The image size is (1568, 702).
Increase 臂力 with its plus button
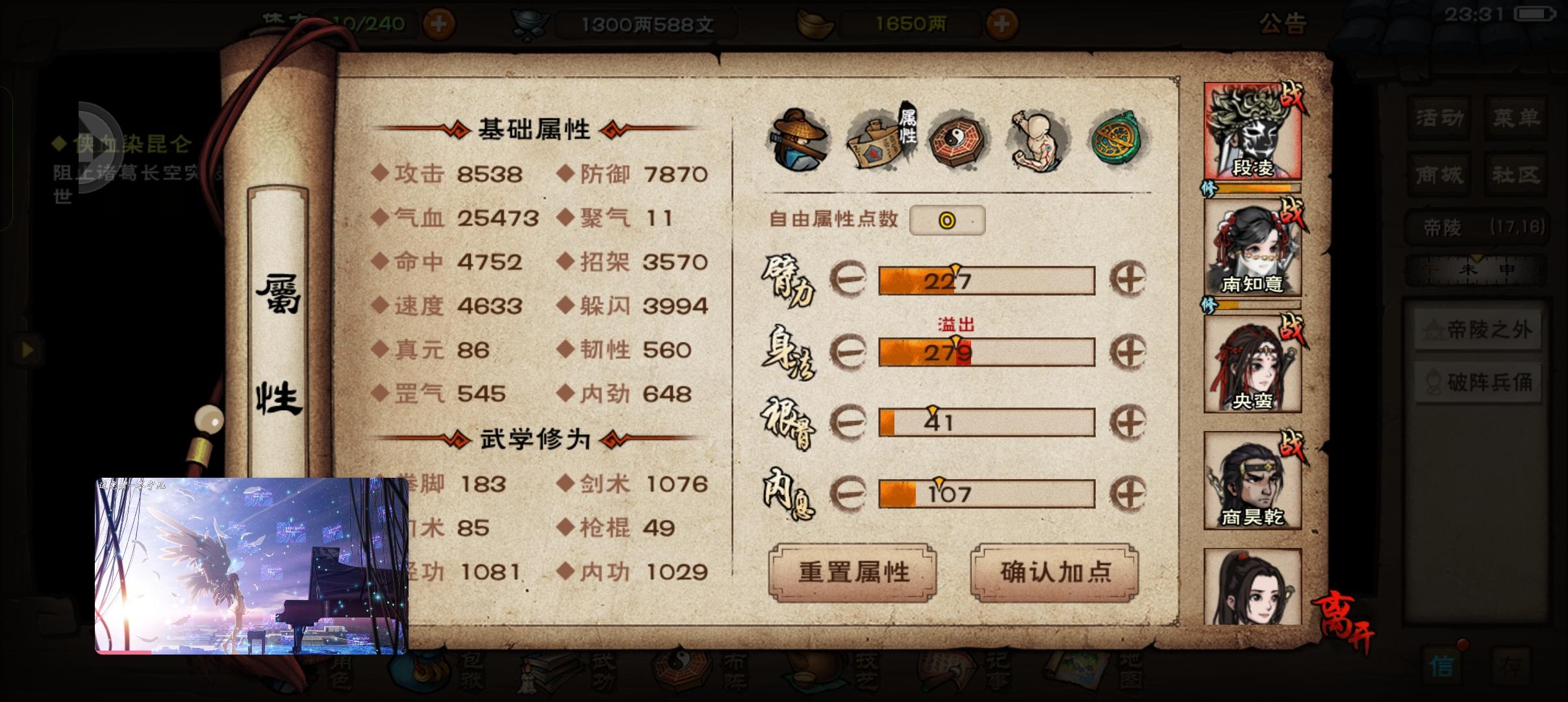(1133, 278)
